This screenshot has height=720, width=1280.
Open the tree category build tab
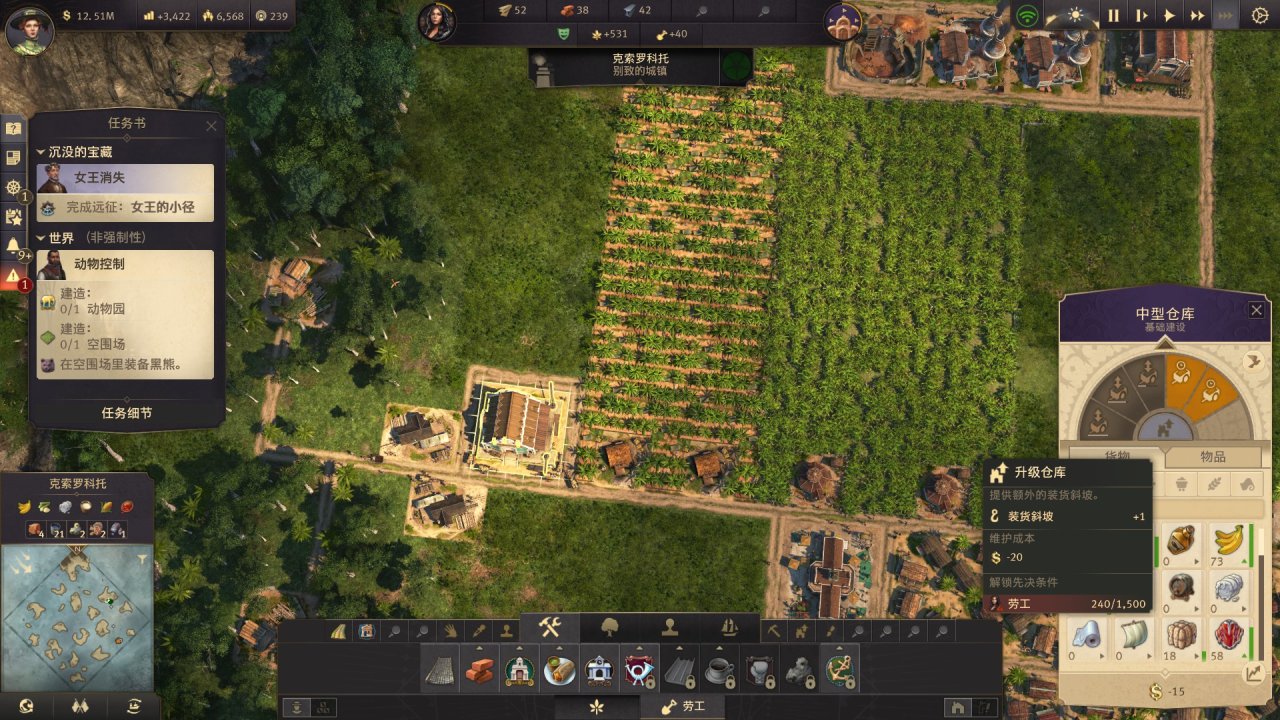pos(610,628)
